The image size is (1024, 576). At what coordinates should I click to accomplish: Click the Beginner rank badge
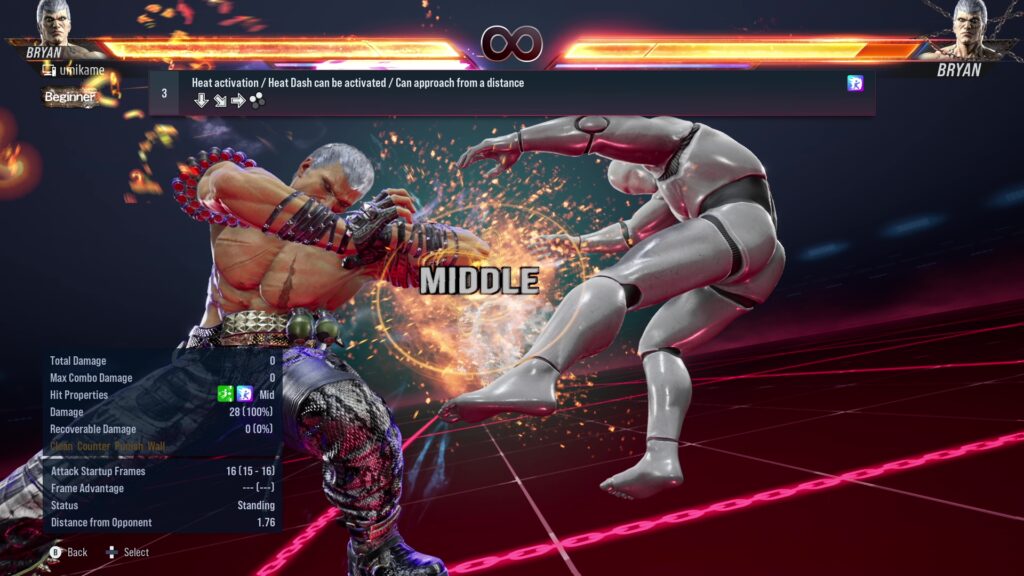pos(70,97)
